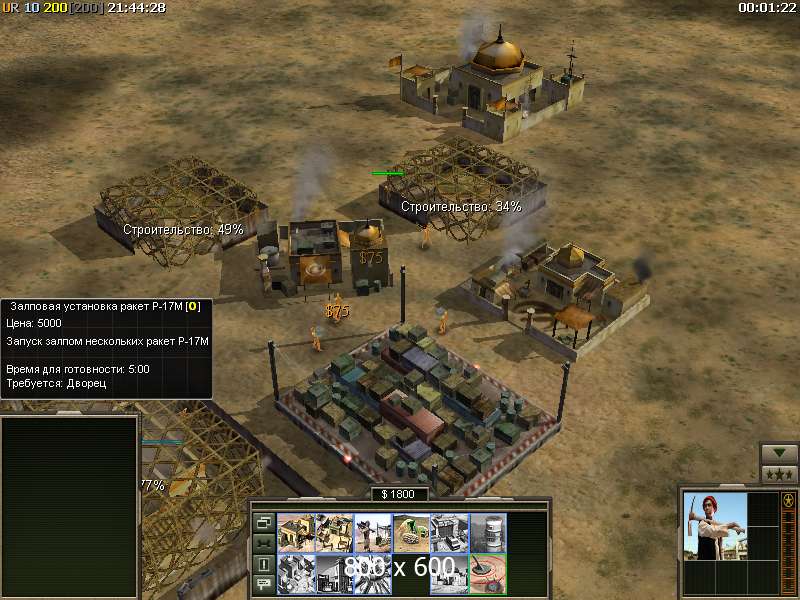Choose the market stalls build icon
The width and height of the screenshot is (800, 600).
(x=334, y=533)
